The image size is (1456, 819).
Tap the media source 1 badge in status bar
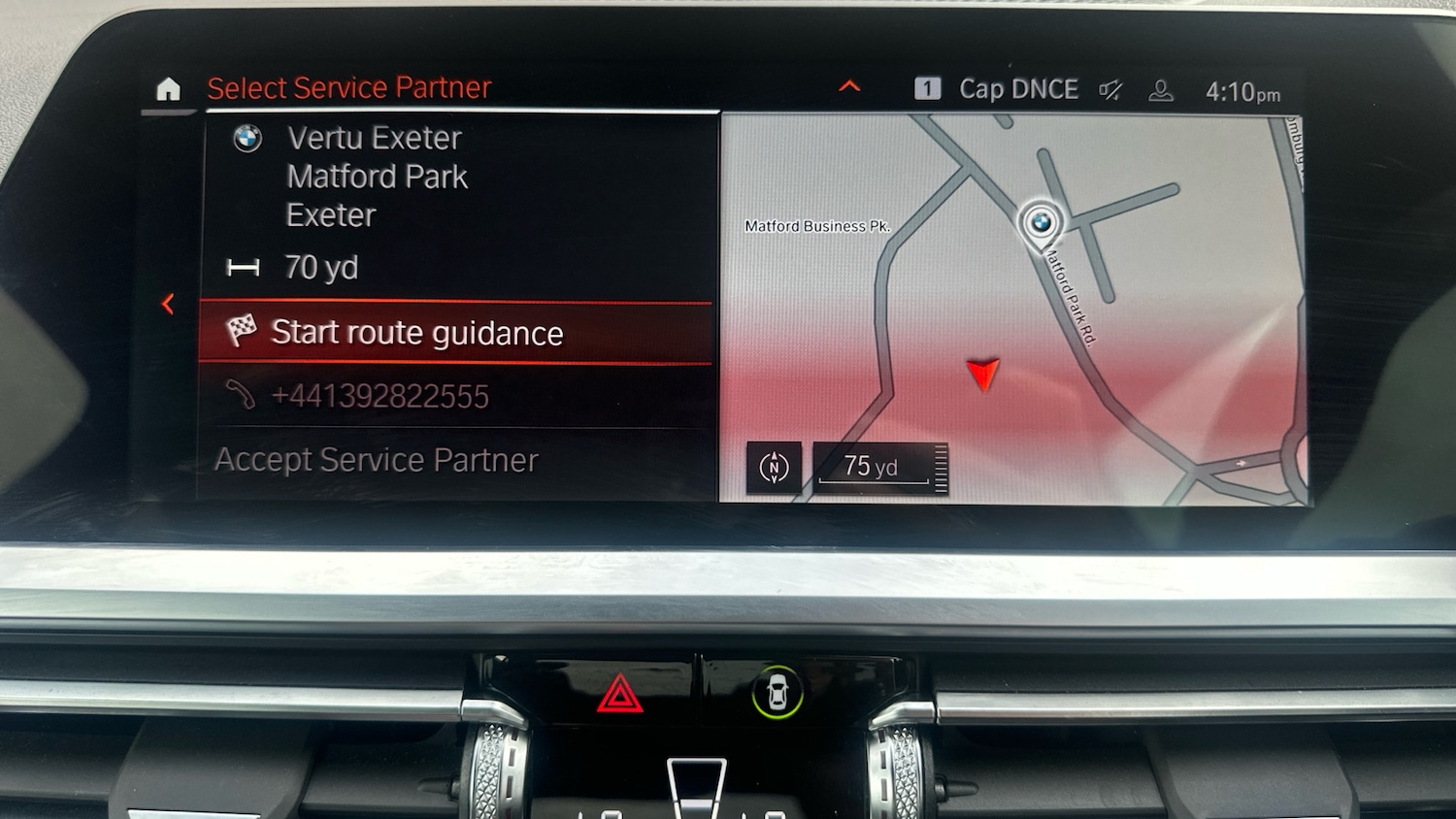coord(928,87)
